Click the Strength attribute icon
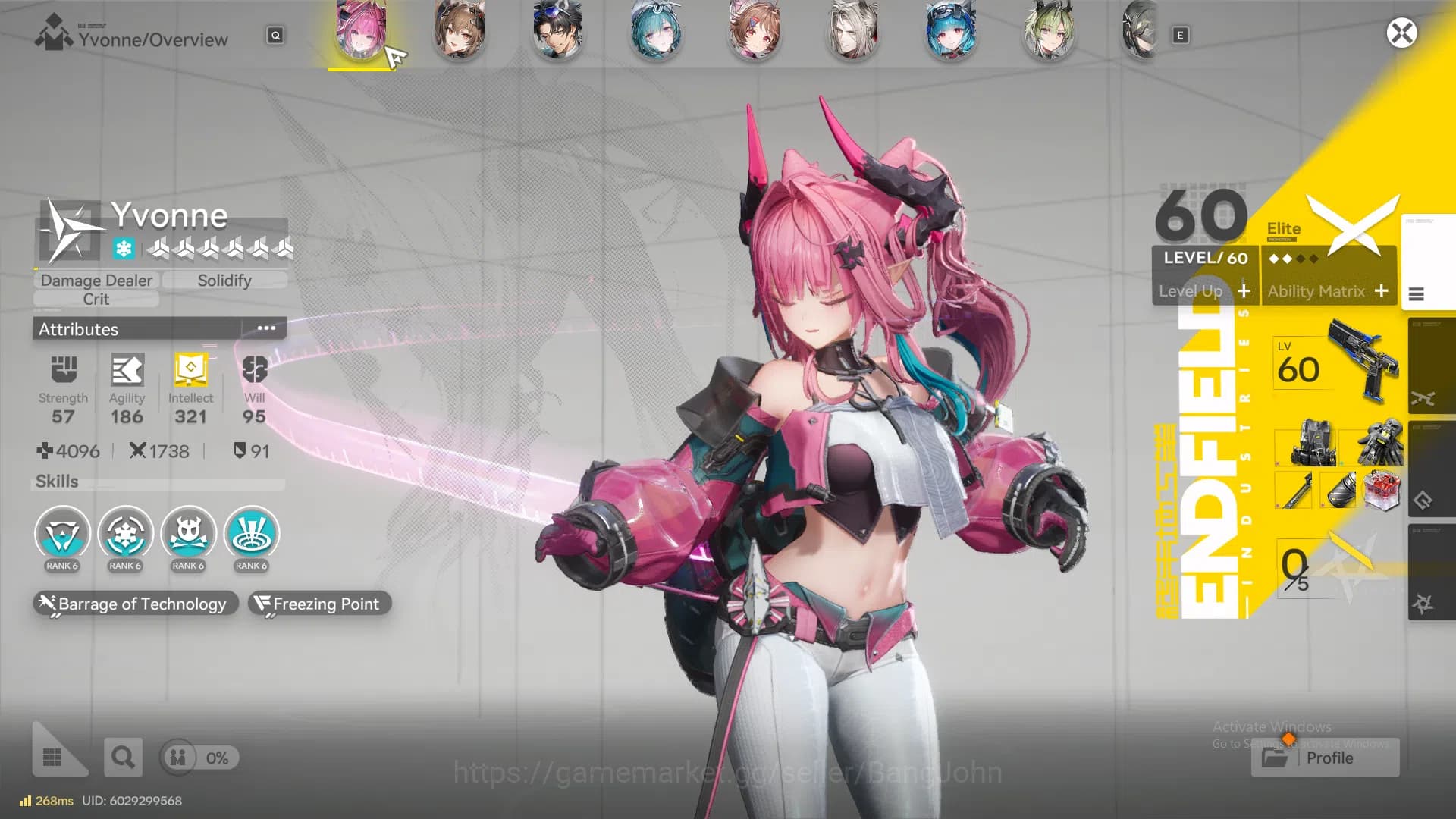1456x819 pixels. [x=63, y=372]
